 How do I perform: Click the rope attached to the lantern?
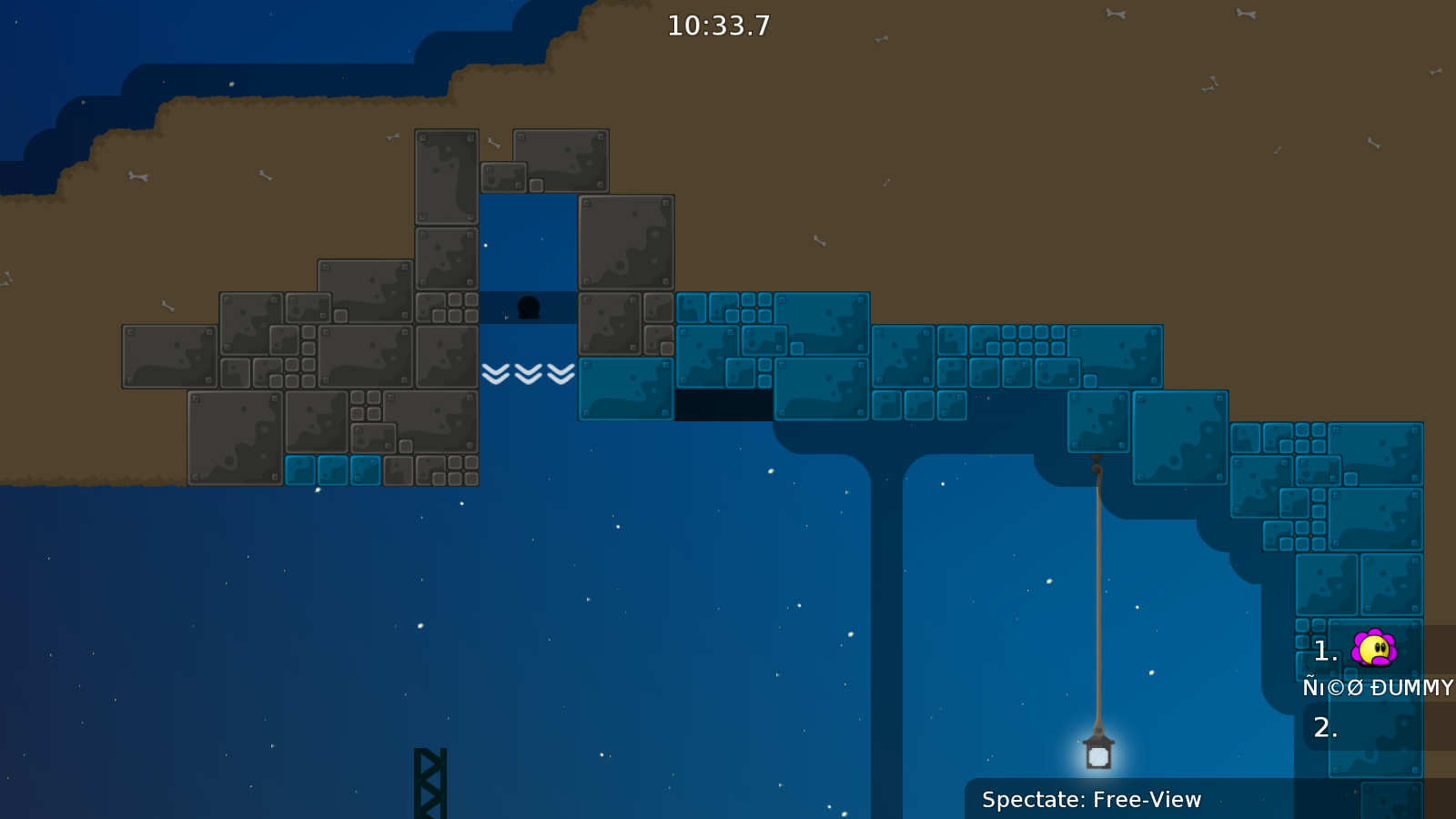[x=1101, y=591]
